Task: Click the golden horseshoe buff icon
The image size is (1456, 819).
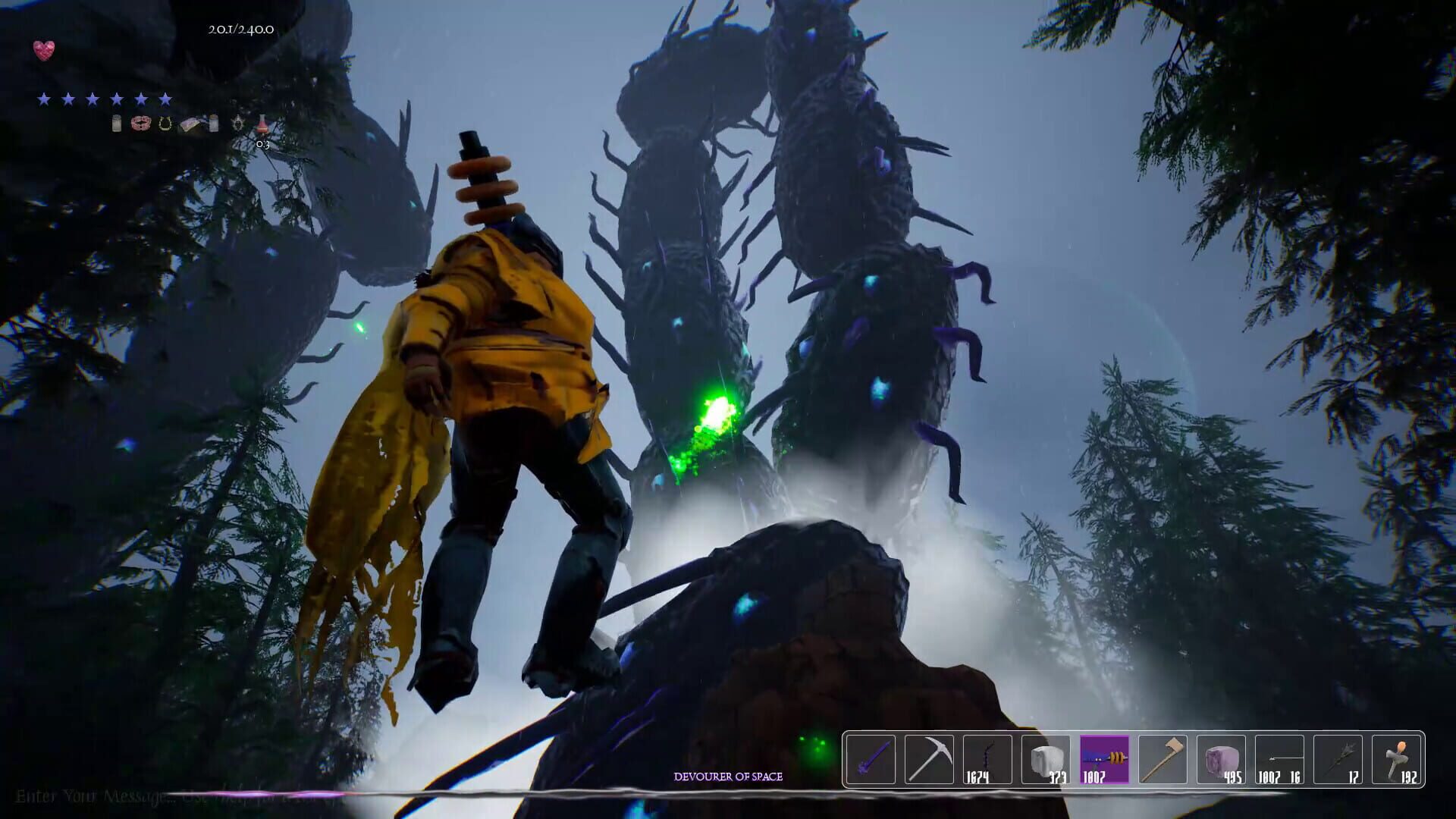Action: 165,123
